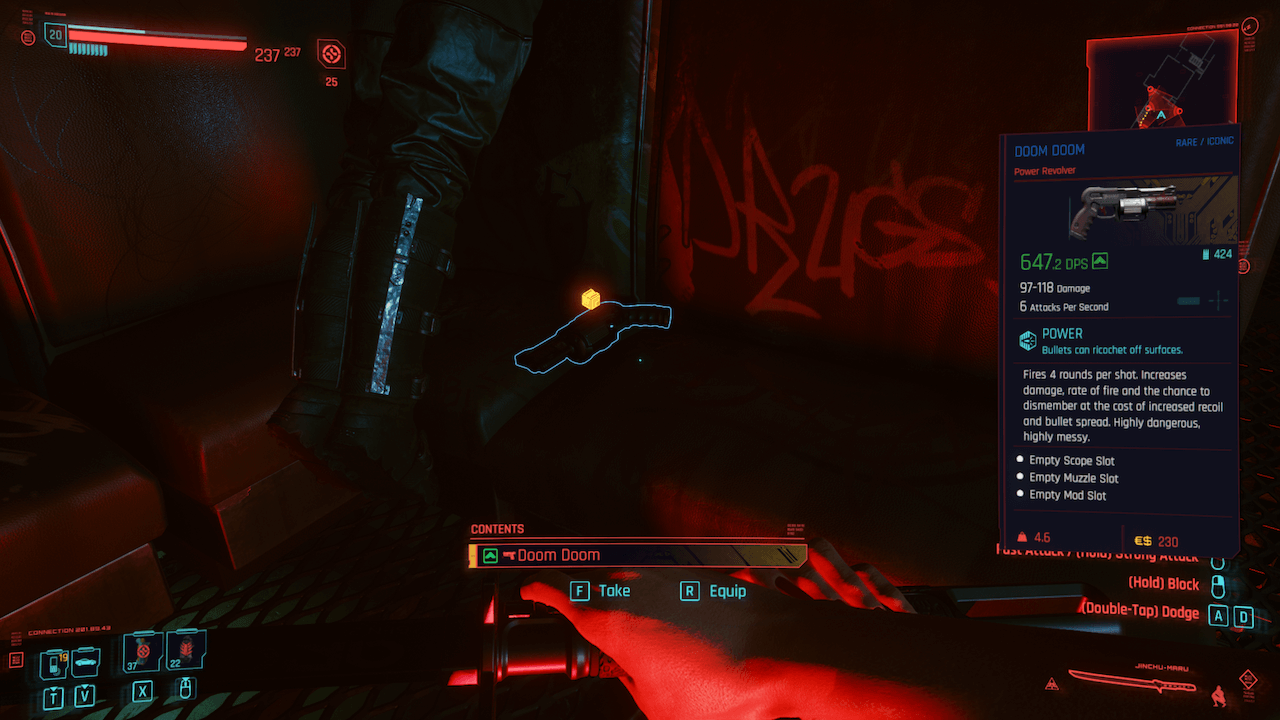Click the Take option for the loot

point(601,591)
